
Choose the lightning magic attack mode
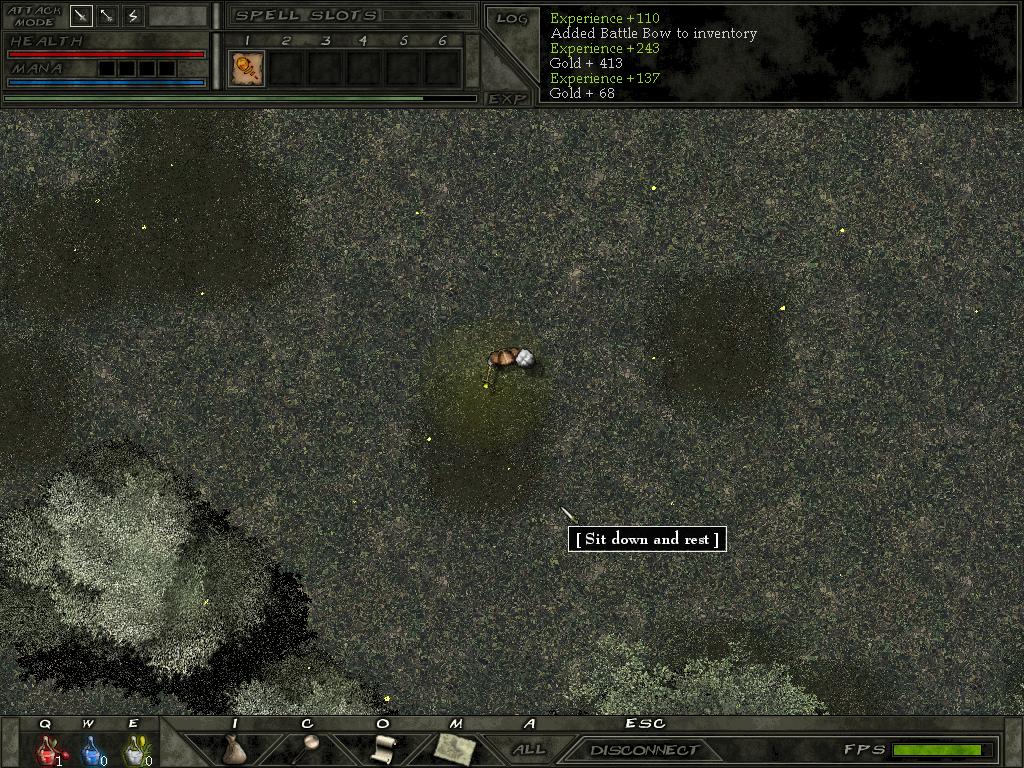click(x=133, y=15)
